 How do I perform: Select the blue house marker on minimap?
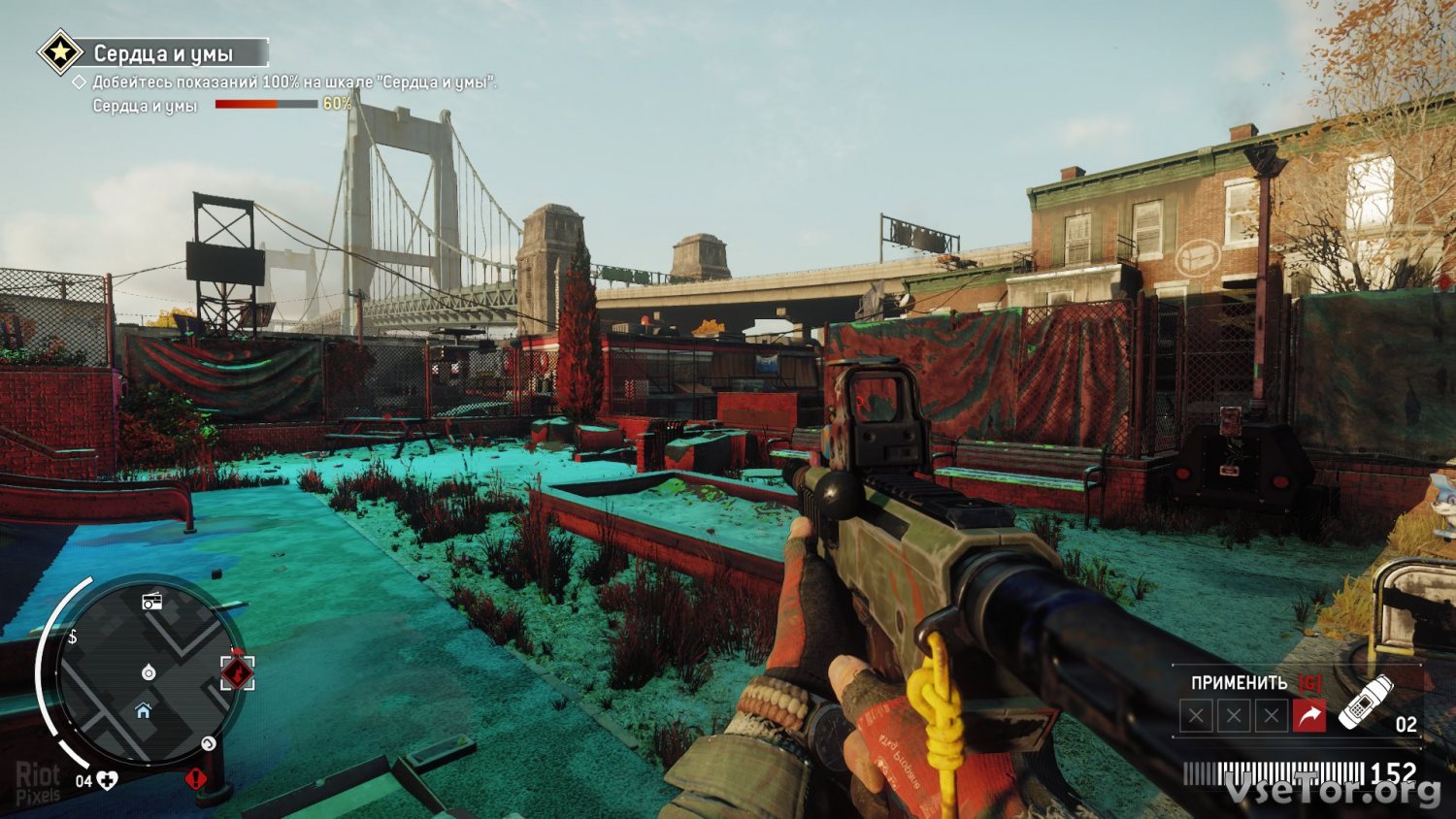point(144,711)
